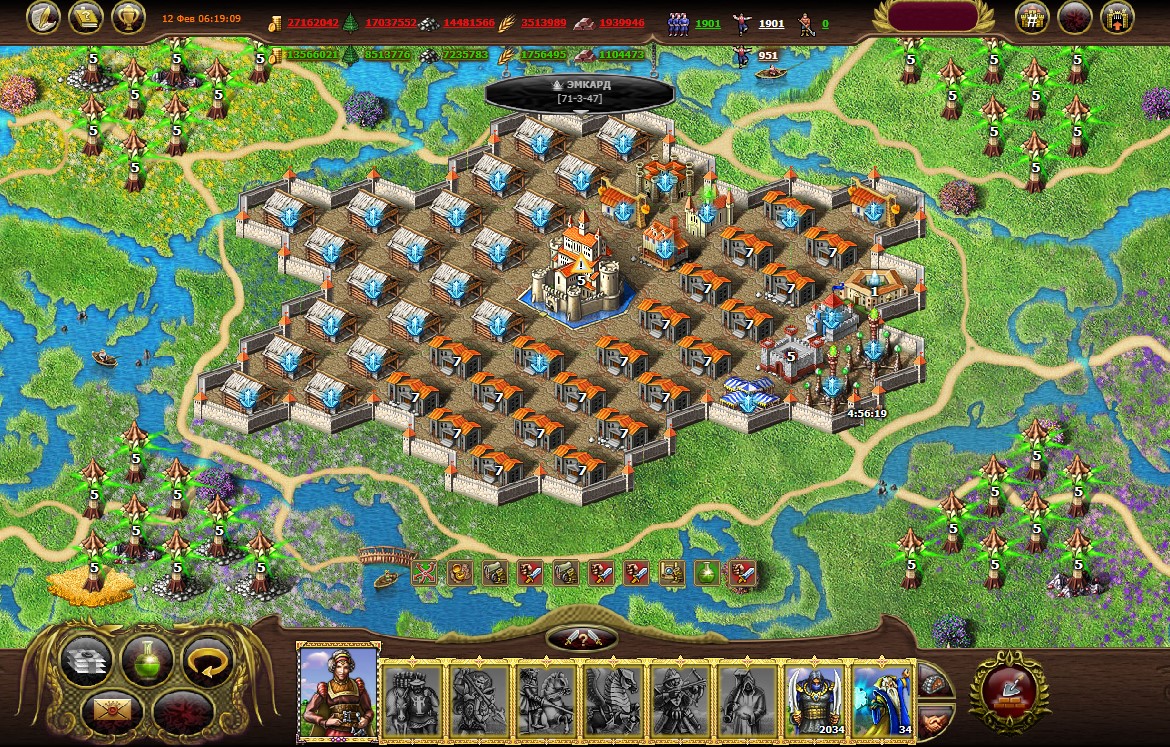Click the glowing green flask icon
The height and width of the screenshot is (747, 1170).
pos(707,573)
